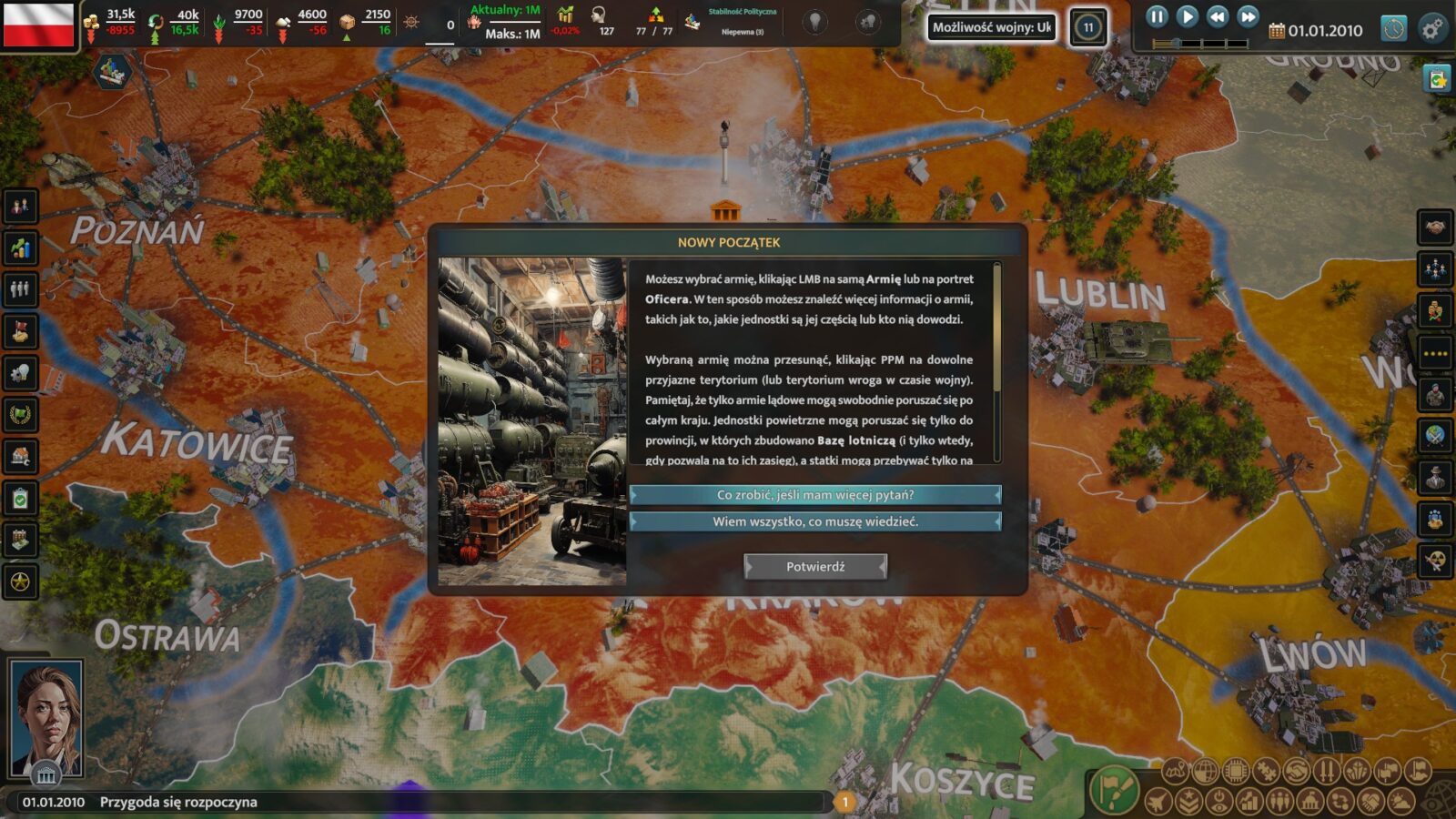Open the gear and lightbulb research panel
This screenshot has width=1456, height=819.
20,373
